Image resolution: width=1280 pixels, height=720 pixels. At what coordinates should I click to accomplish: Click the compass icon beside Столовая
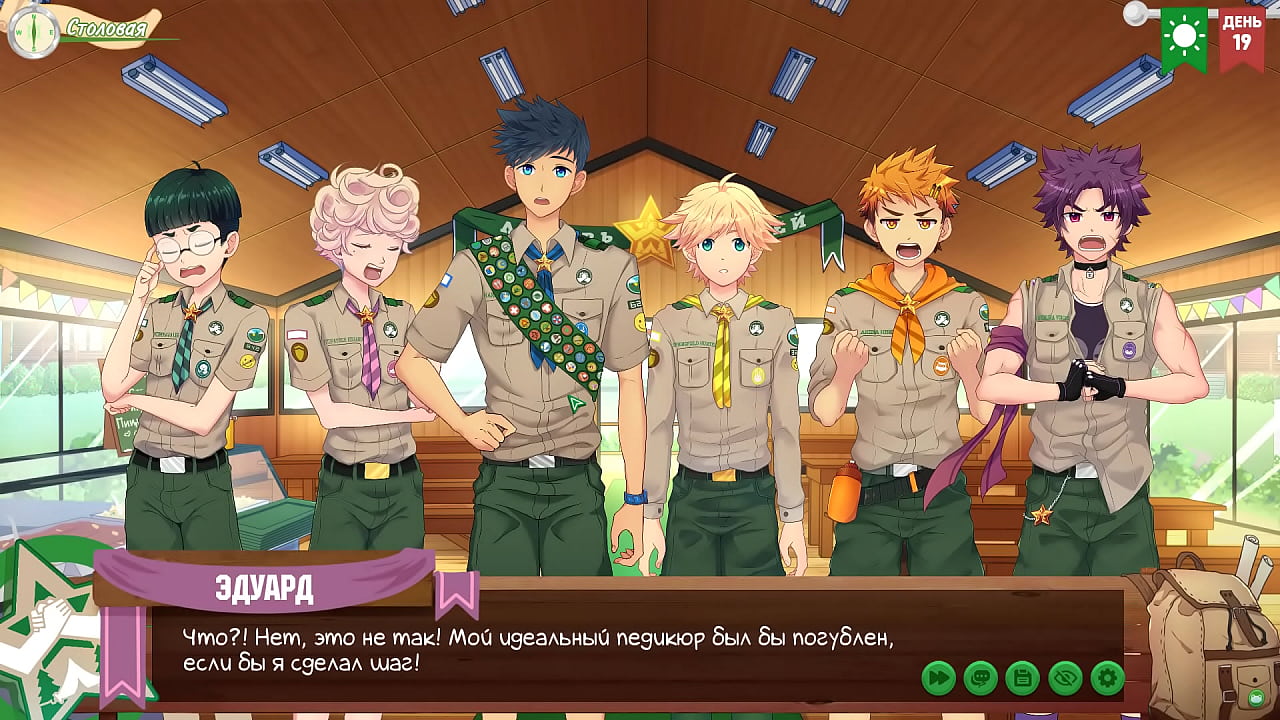tap(33, 32)
